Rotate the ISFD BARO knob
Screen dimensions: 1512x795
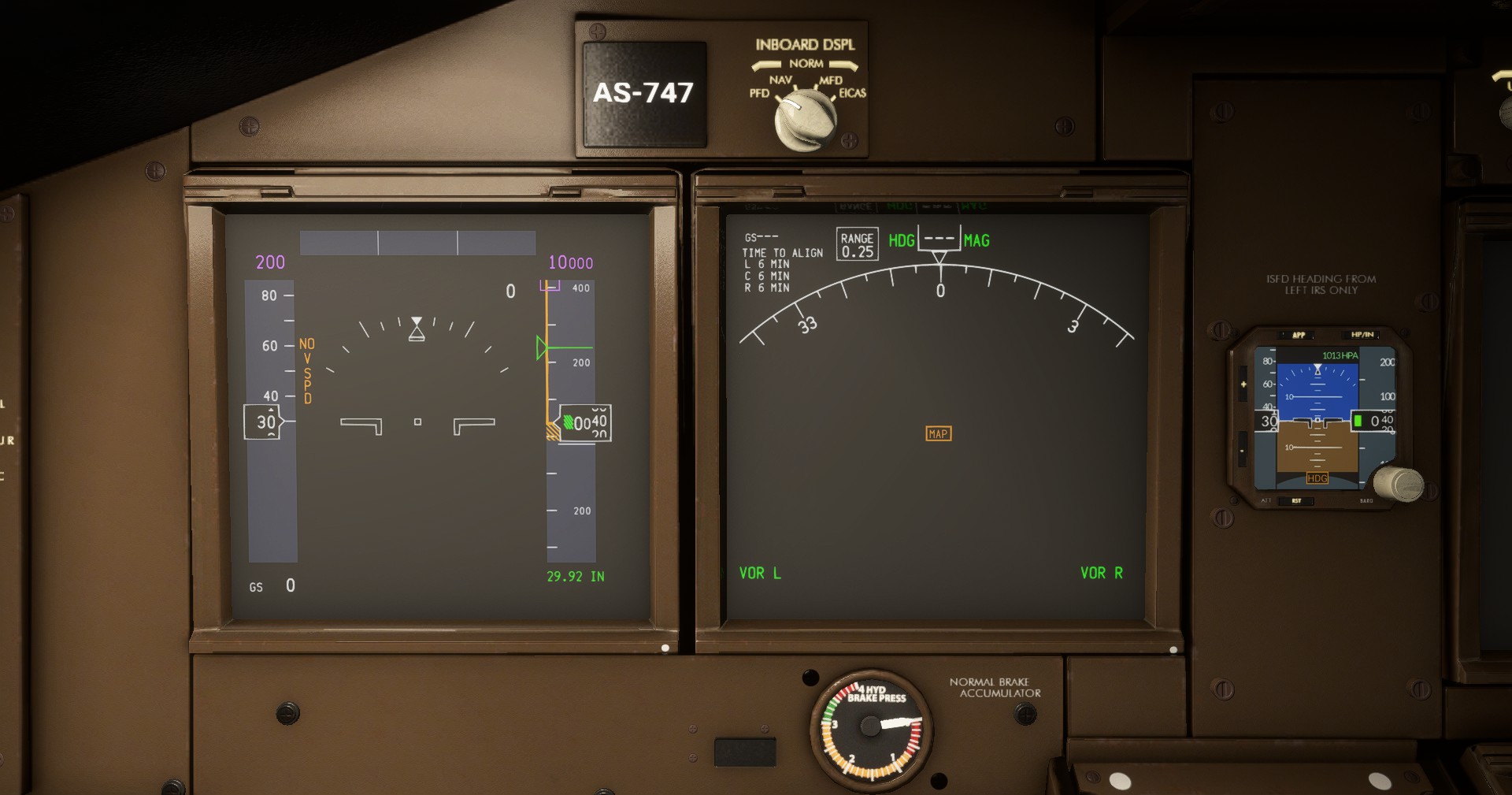[1399, 483]
